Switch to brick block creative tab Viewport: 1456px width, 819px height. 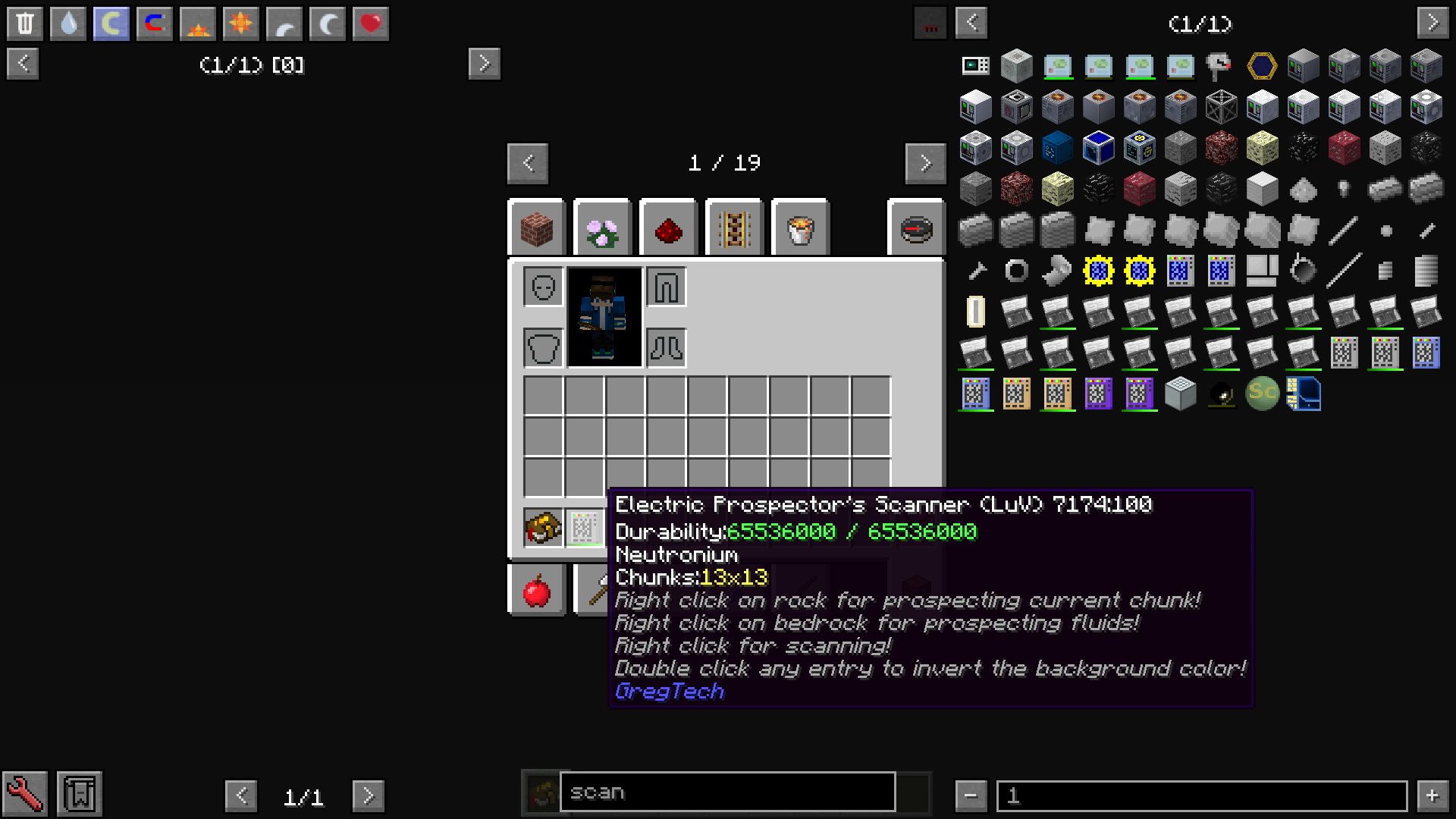point(536,228)
